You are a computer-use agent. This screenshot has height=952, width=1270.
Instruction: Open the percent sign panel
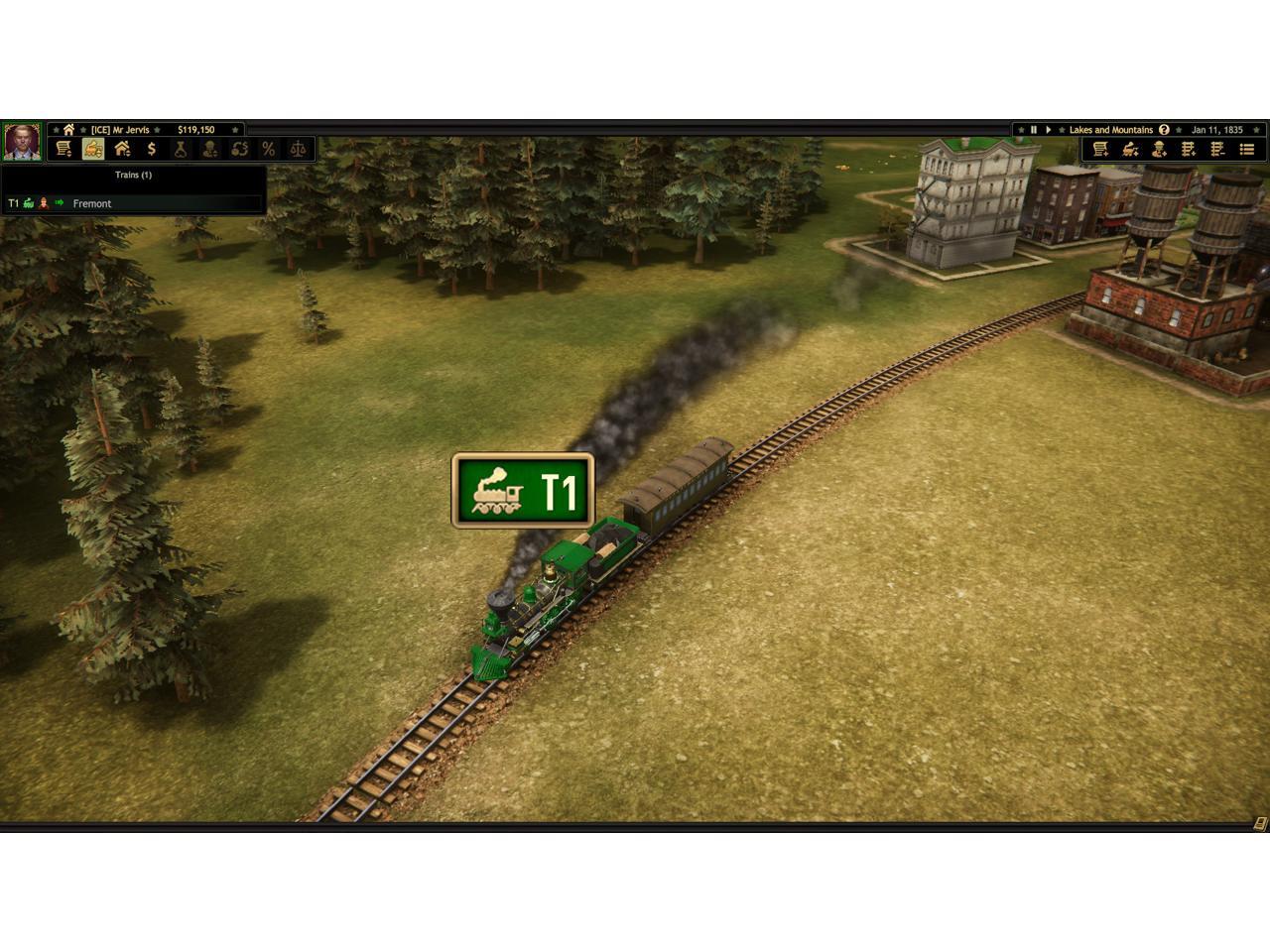[x=268, y=149]
